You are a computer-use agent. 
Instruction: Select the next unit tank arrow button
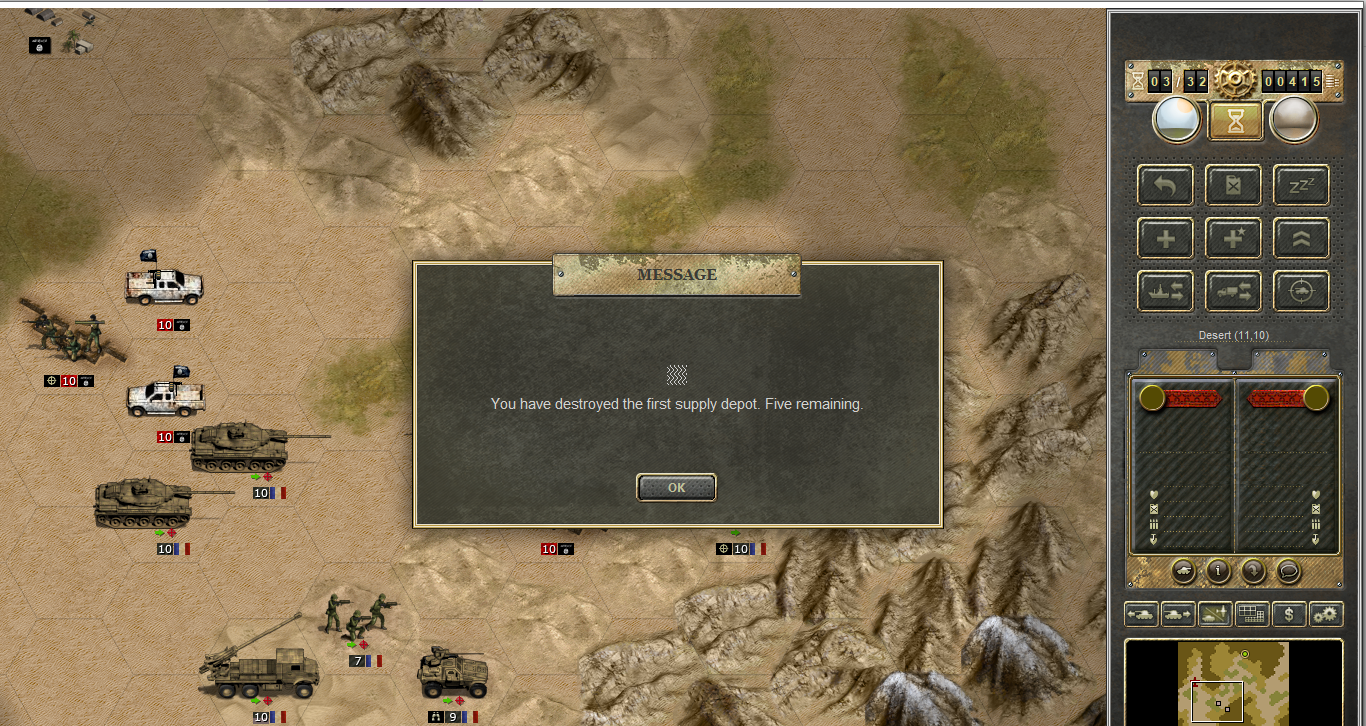coord(1178,614)
